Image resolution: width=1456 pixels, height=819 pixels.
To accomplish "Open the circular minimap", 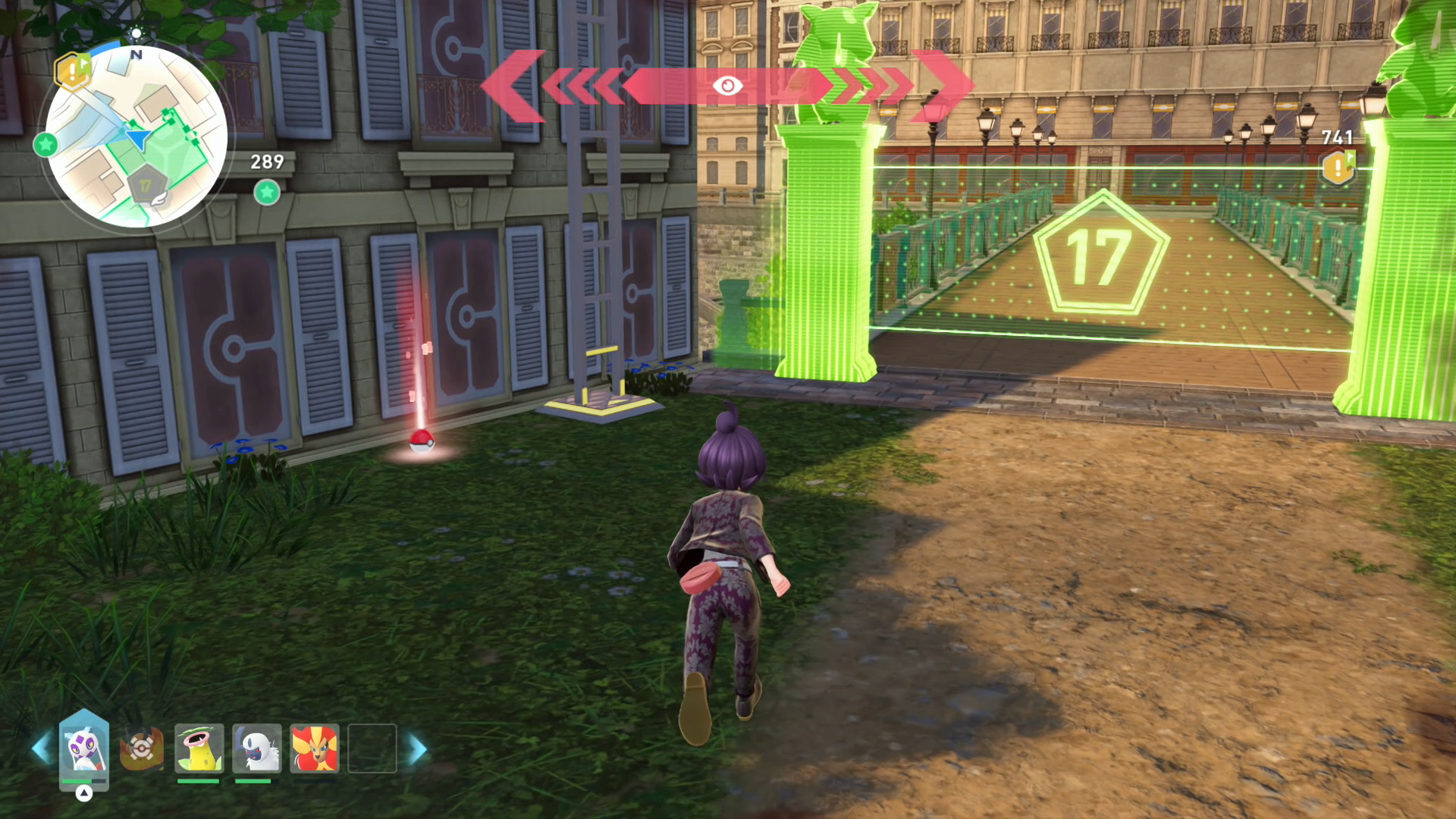I will pos(136,136).
